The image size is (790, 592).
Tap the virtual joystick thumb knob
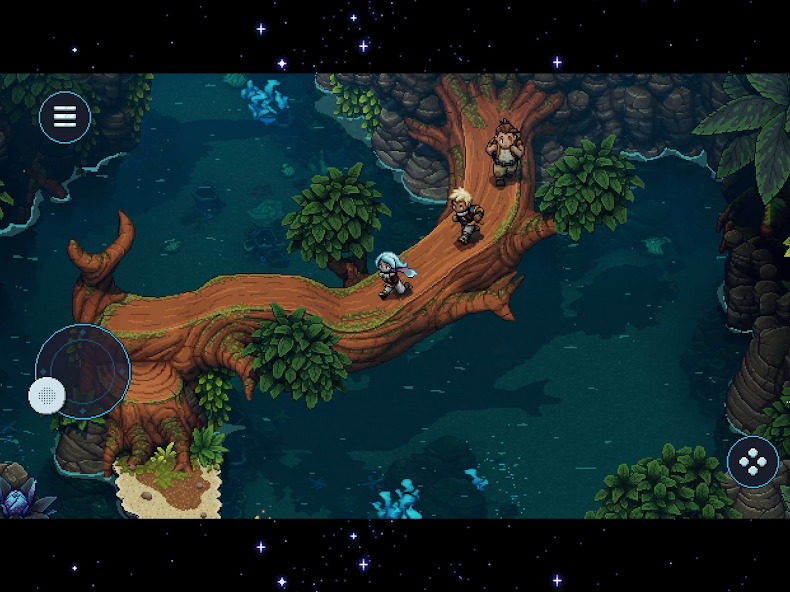(x=47, y=395)
